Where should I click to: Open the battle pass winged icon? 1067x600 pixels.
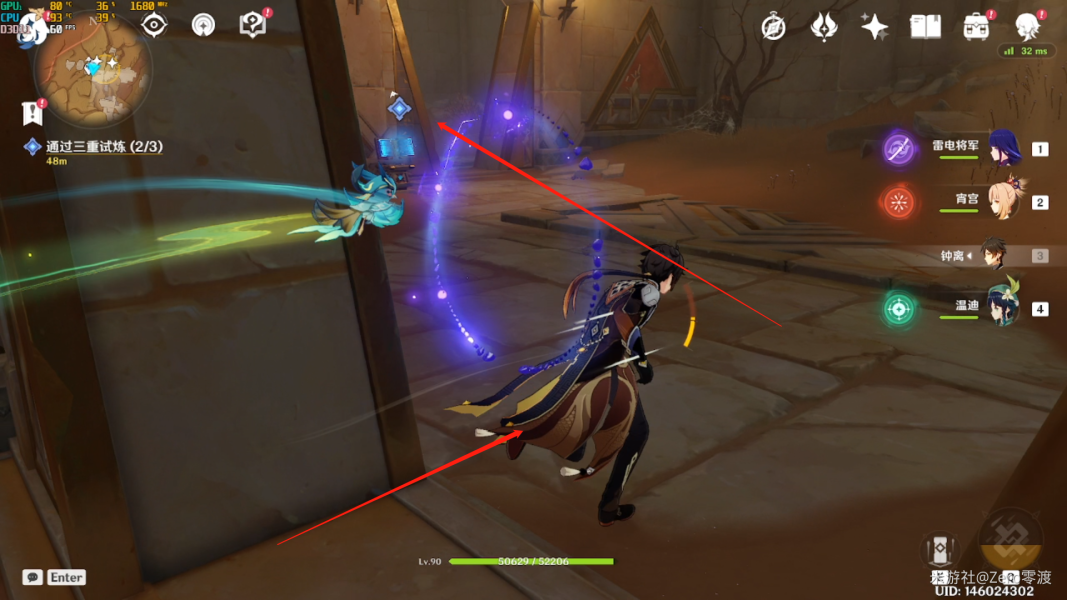823,27
